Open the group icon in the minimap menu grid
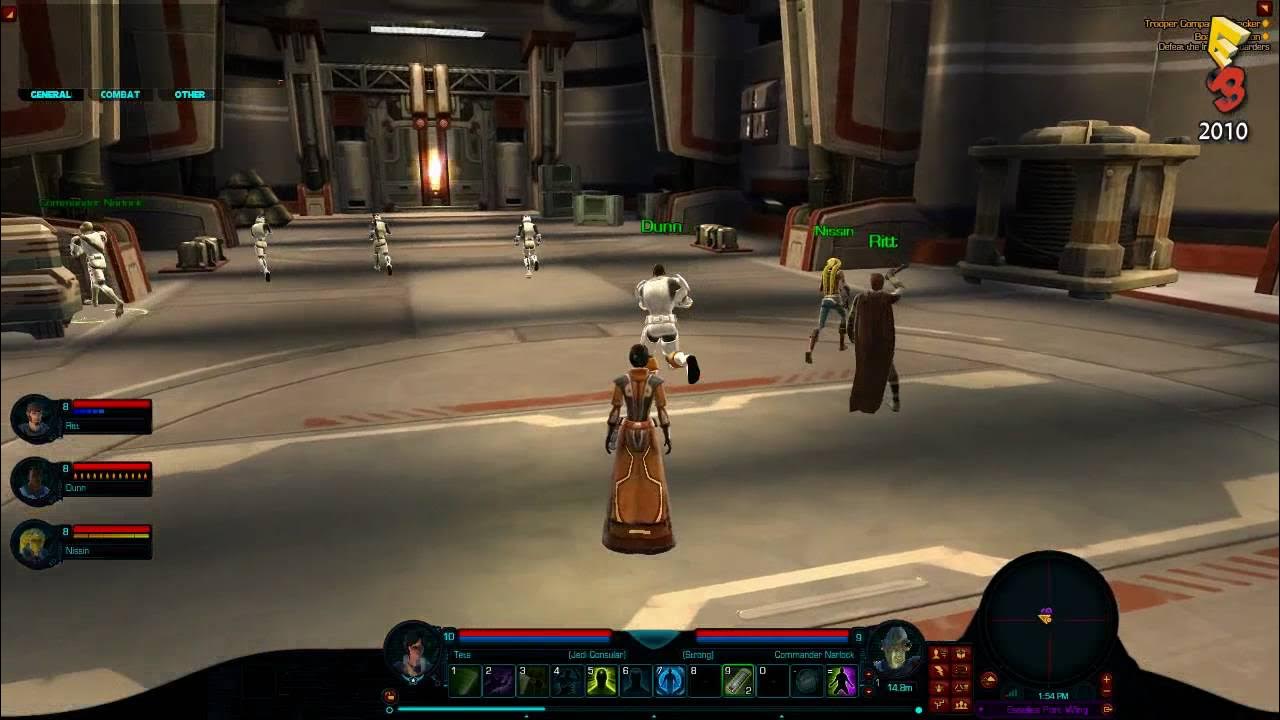Viewport: 1280px width, 720px height. (x=962, y=705)
